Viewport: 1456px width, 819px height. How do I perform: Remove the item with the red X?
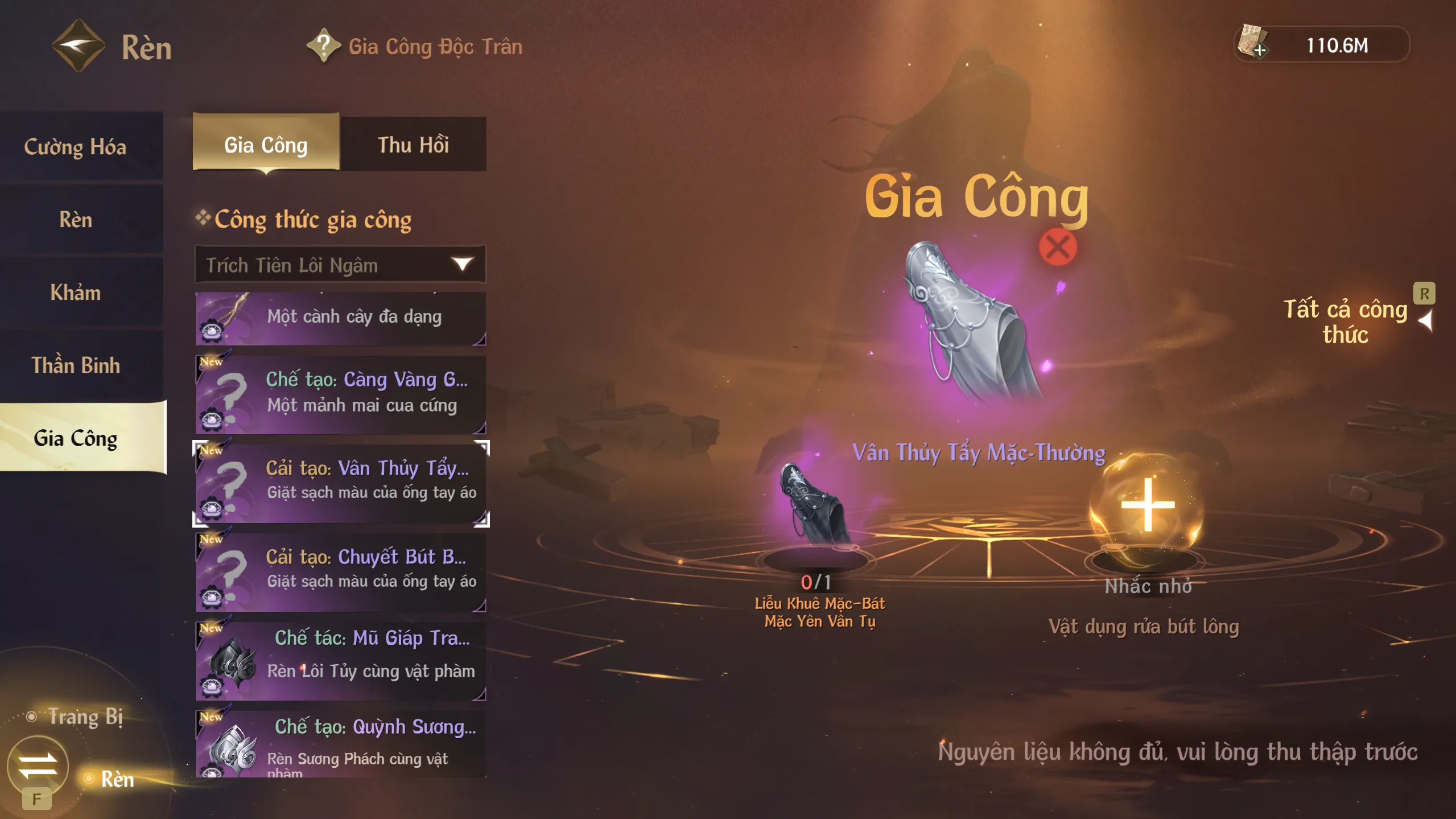pyautogui.click(x=1058, y=248)
